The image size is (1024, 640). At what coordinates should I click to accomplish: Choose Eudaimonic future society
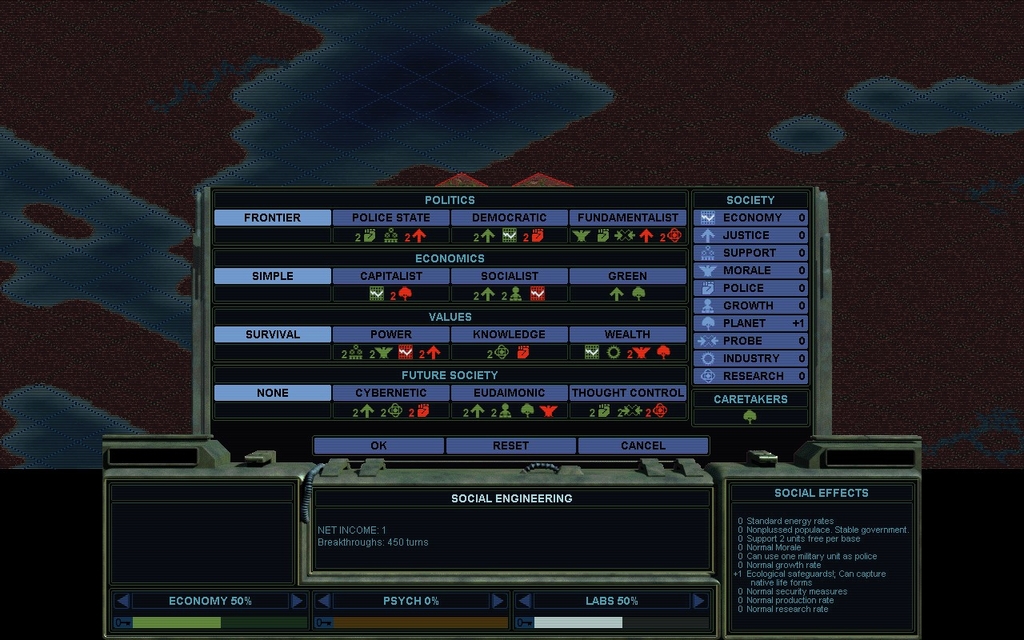tap(509, 393)
